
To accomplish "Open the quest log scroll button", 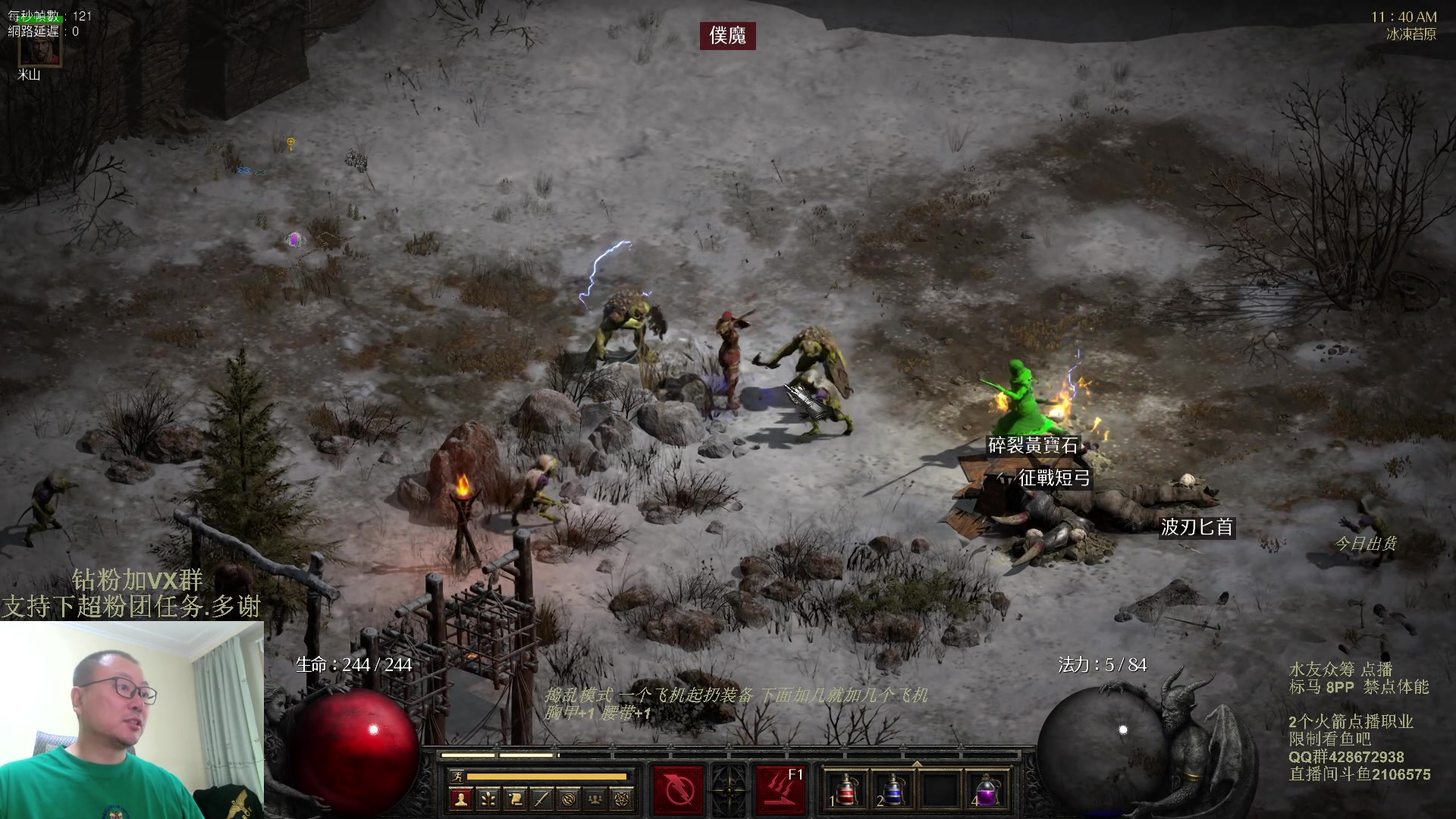I will (x=515, y=799).
